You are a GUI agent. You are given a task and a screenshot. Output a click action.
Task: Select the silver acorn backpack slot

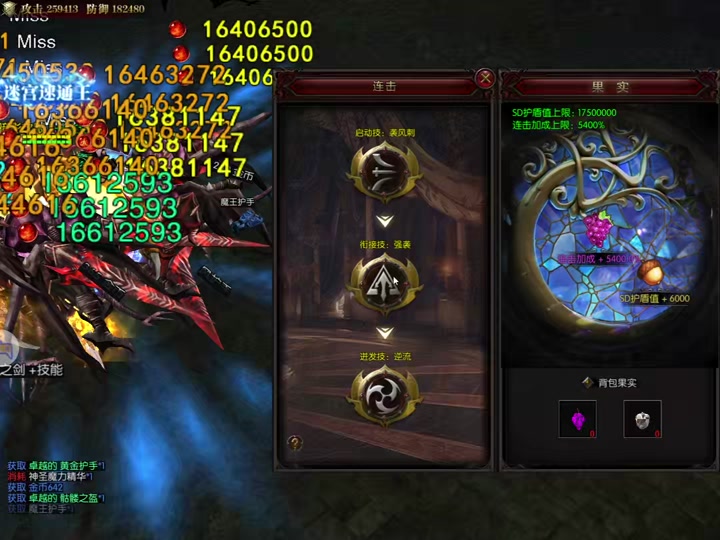(642, 419)
